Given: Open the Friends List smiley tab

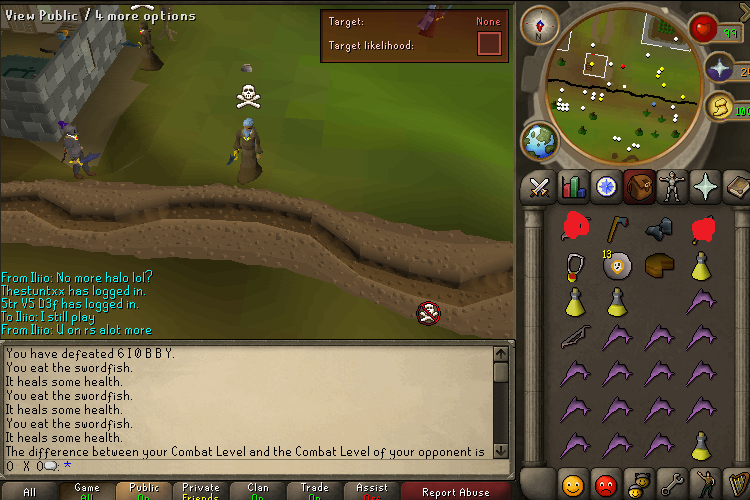Looking at the screenshot, I should pos(574,483).
